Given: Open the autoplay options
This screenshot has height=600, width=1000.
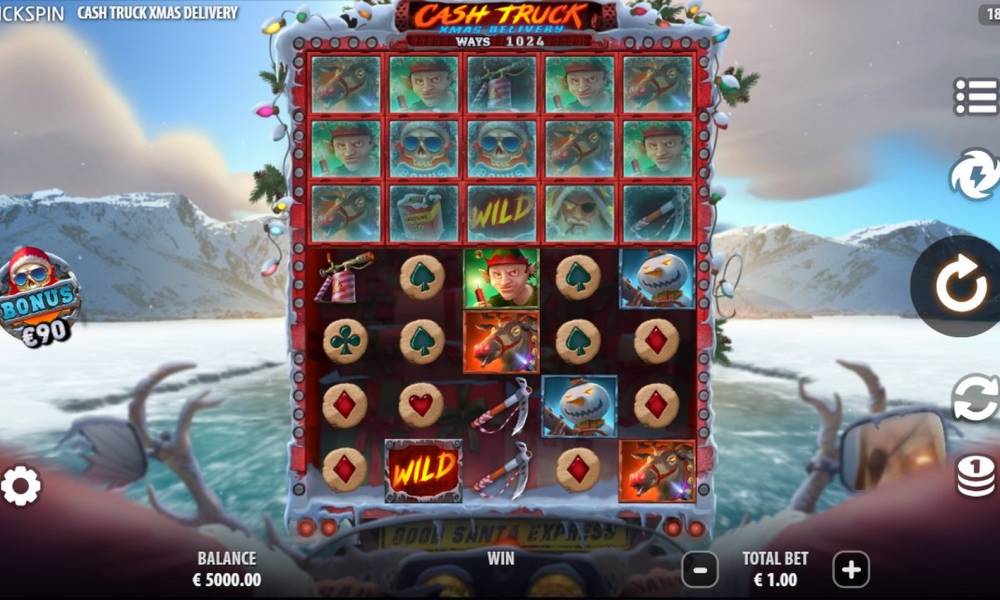Looking at the screenshot, I should tap(975, 398).
